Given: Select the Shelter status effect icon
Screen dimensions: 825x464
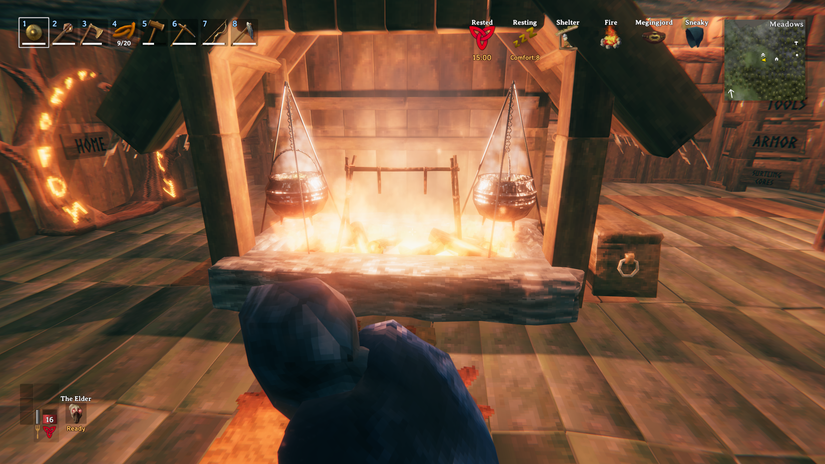Looking at the screenshot, I should [x=567, y=38].
